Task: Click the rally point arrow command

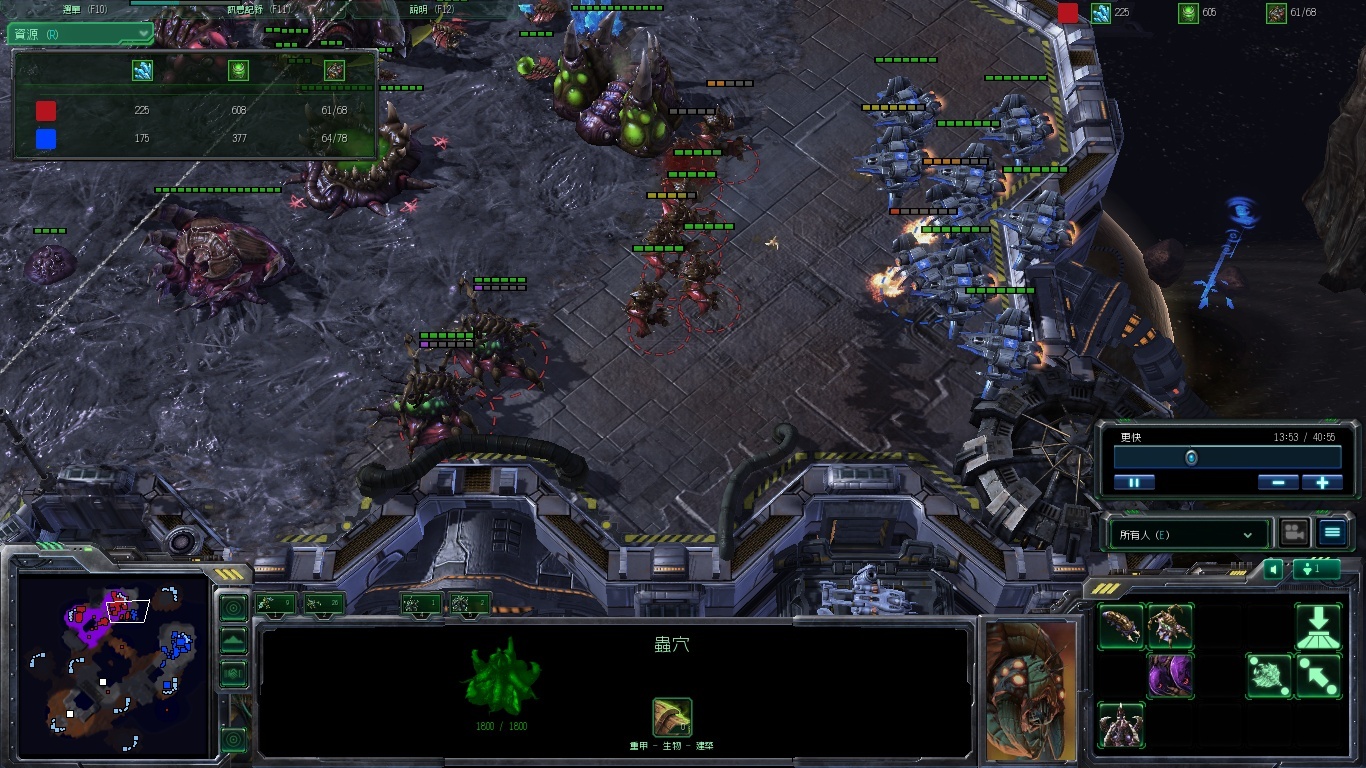Action: click(1318, 677)
